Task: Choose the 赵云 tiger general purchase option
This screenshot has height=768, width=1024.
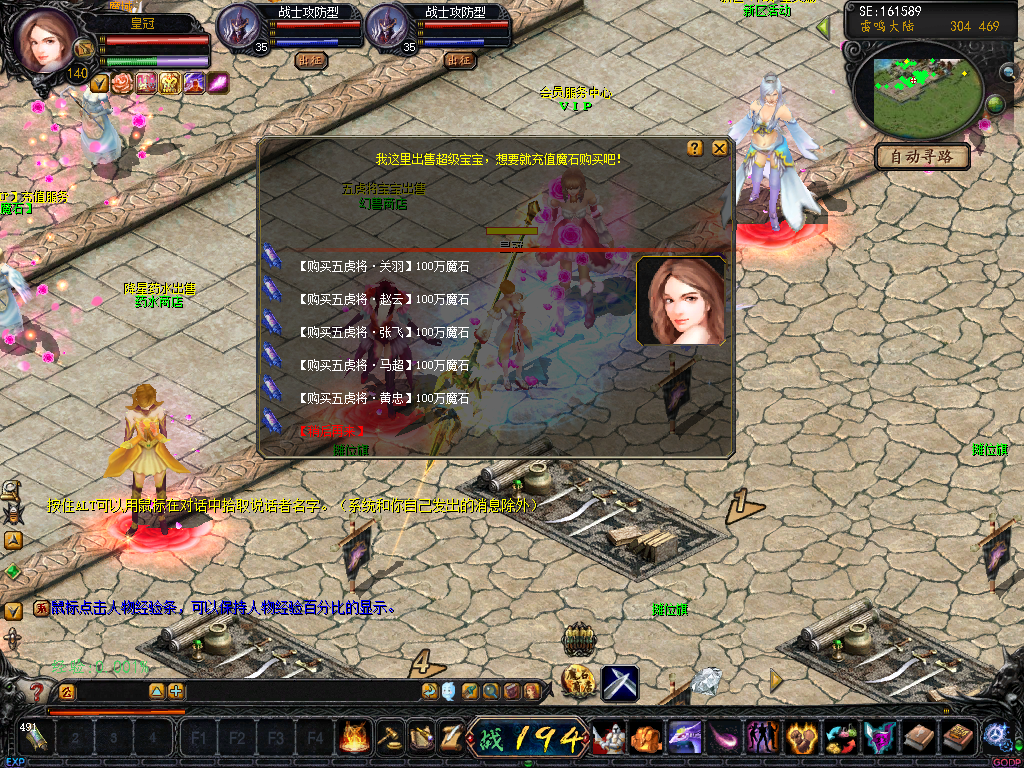Action: tap(383, 299)
